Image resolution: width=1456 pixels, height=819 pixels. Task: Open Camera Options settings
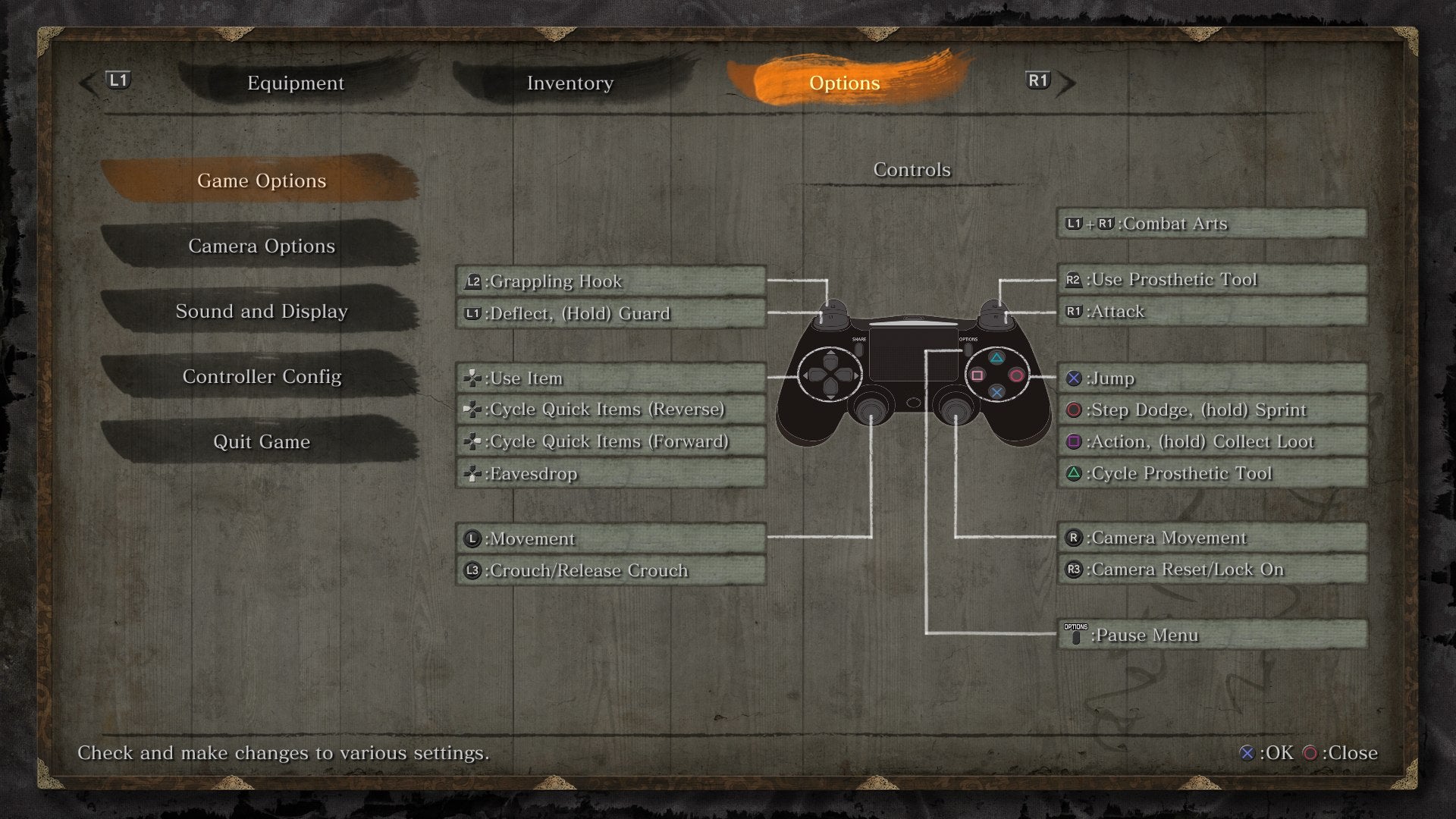pos(262,246)
